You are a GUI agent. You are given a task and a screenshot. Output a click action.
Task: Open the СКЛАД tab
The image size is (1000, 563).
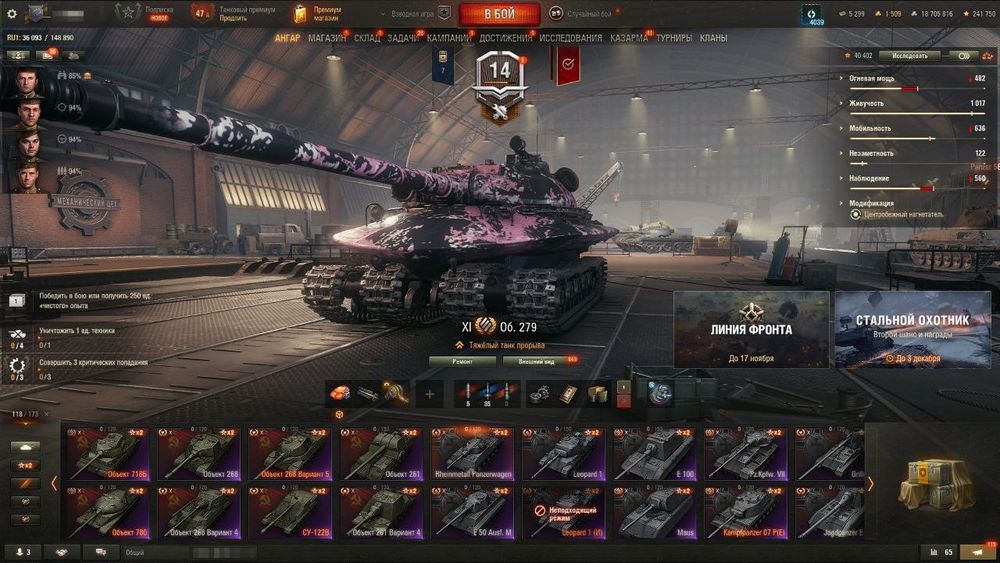pyautogui.click(x=366, y=38)
